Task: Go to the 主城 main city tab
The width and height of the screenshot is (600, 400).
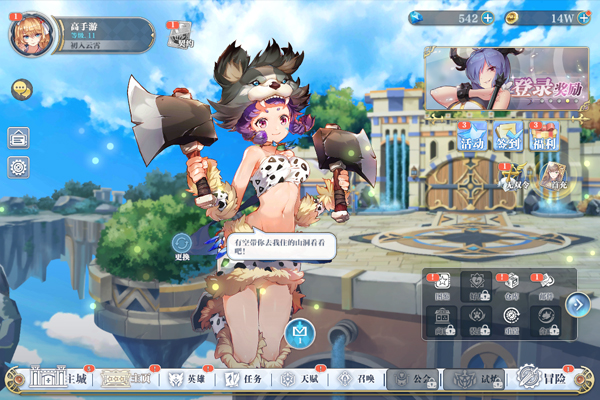Action: pos(60,381)
